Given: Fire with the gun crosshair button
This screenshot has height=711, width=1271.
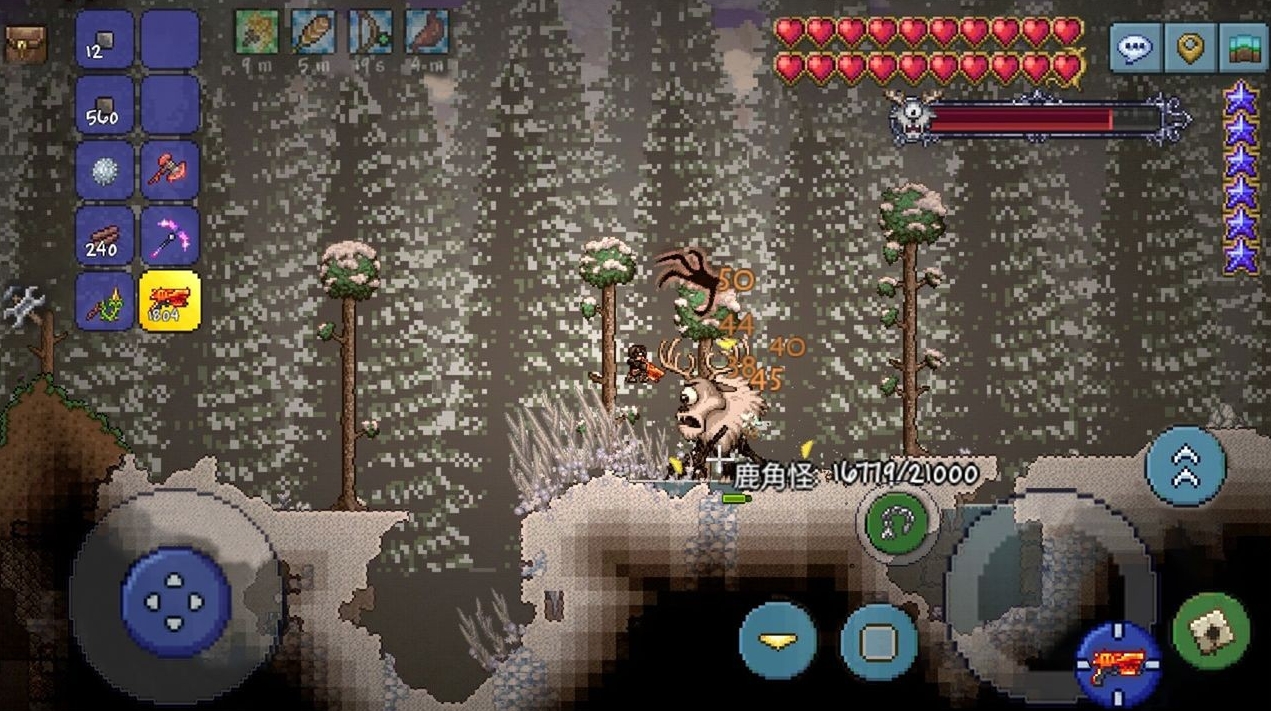Looking at the screenshot, I should (1118, 664).
